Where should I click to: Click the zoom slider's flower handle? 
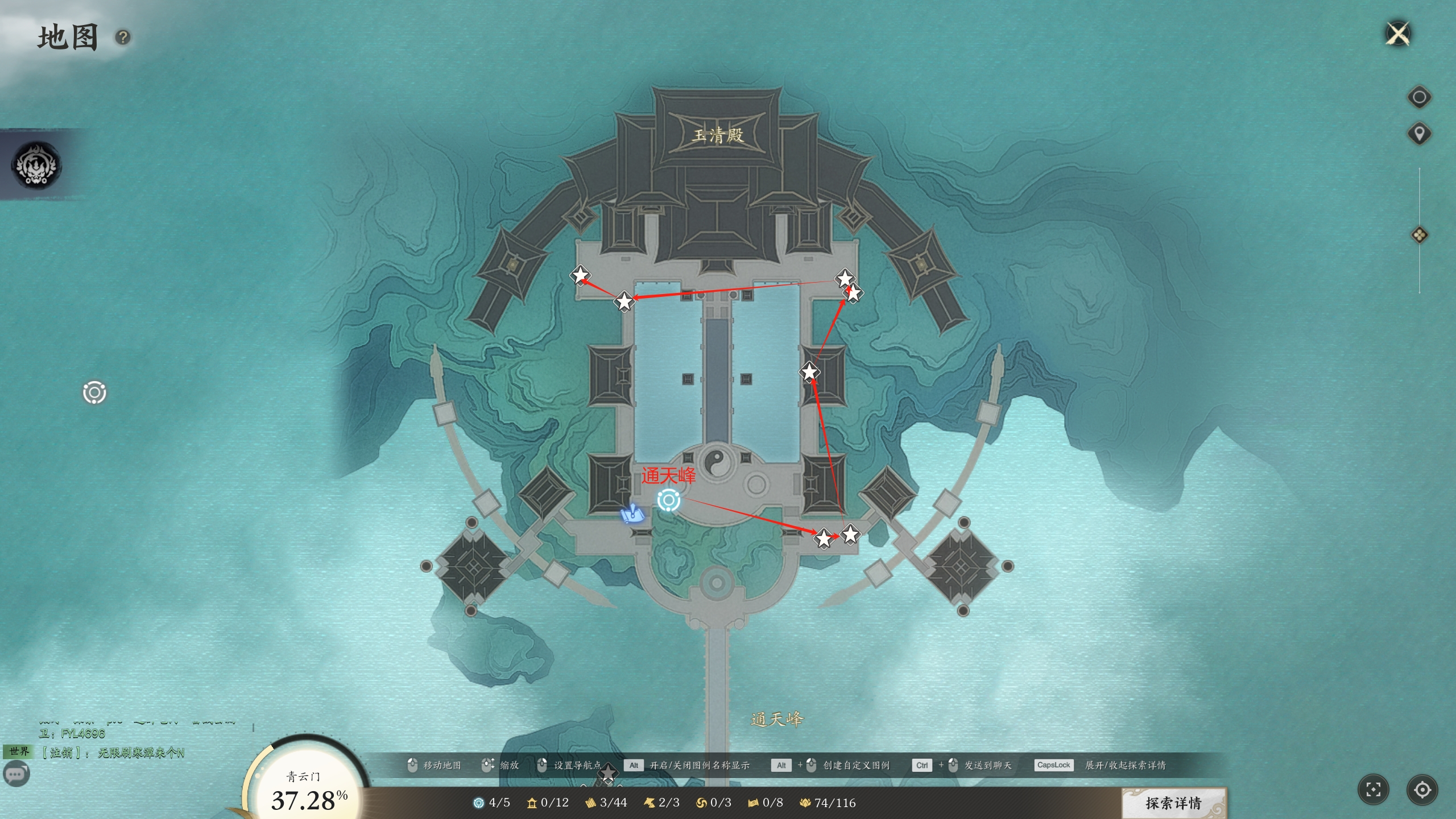(1419, 235)
